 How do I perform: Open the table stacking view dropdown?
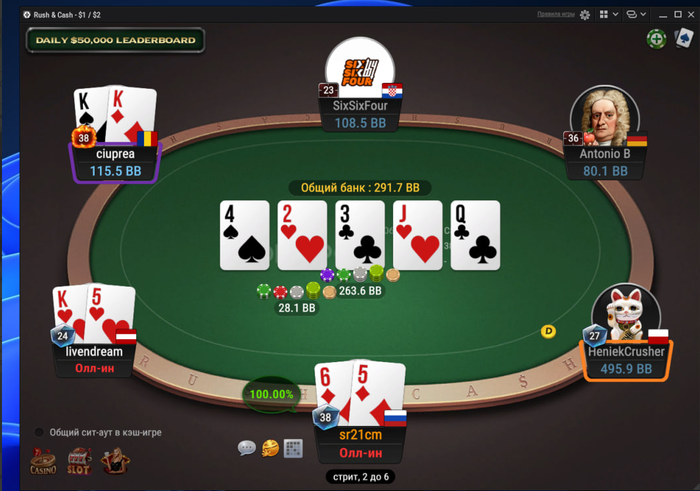[634, 15]
